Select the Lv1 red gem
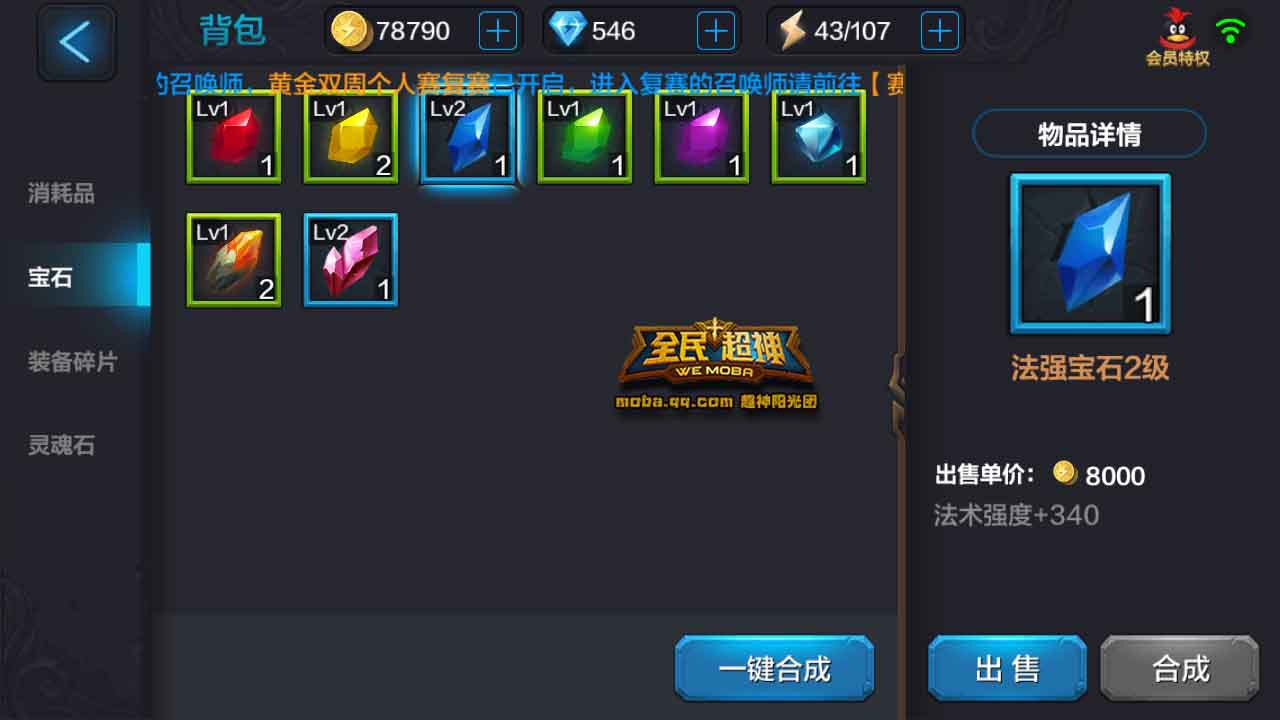The height and width of the screenshot is (720, 1280). tap(233, 138)
